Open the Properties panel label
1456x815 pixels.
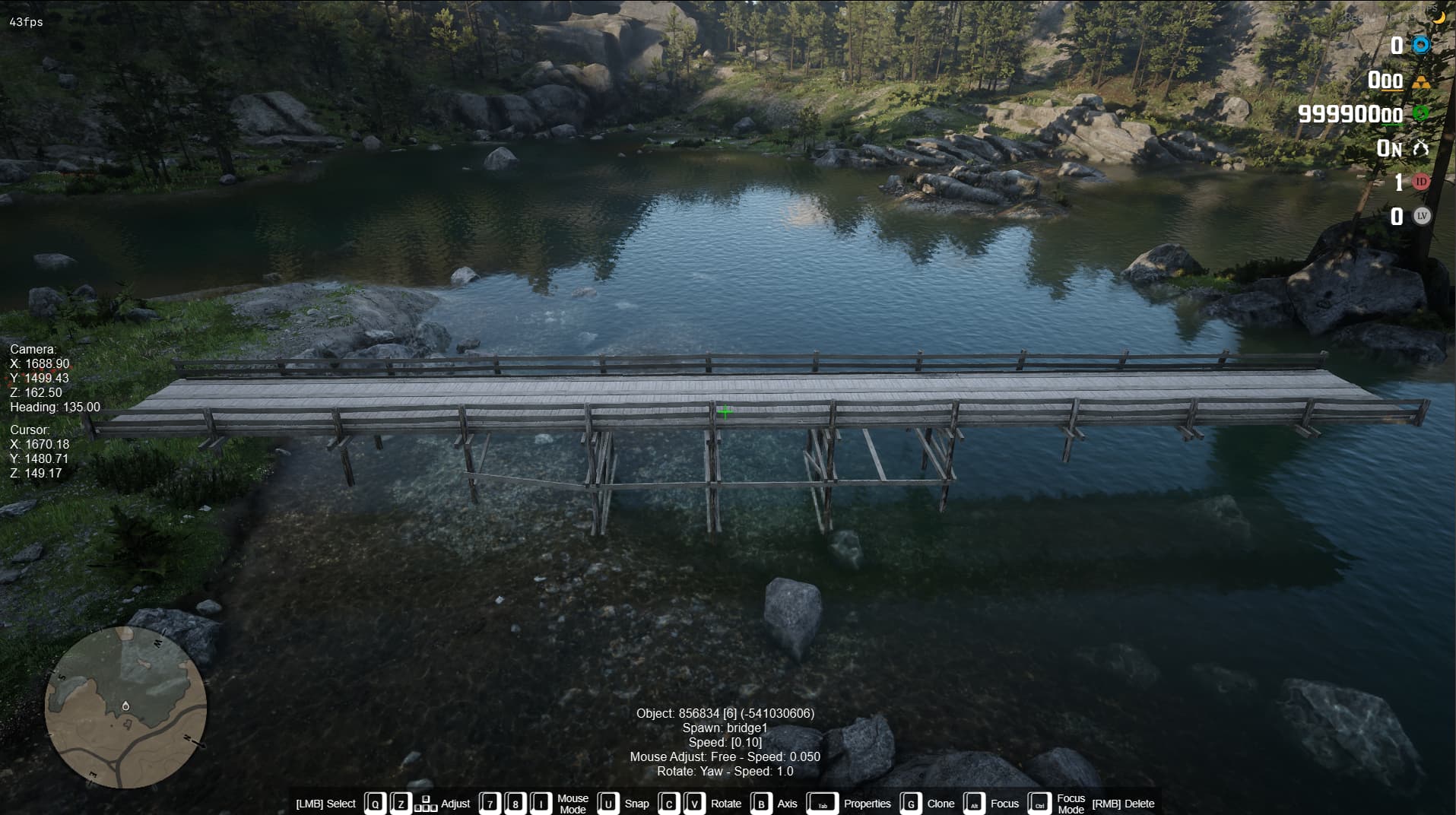point(868,803)
